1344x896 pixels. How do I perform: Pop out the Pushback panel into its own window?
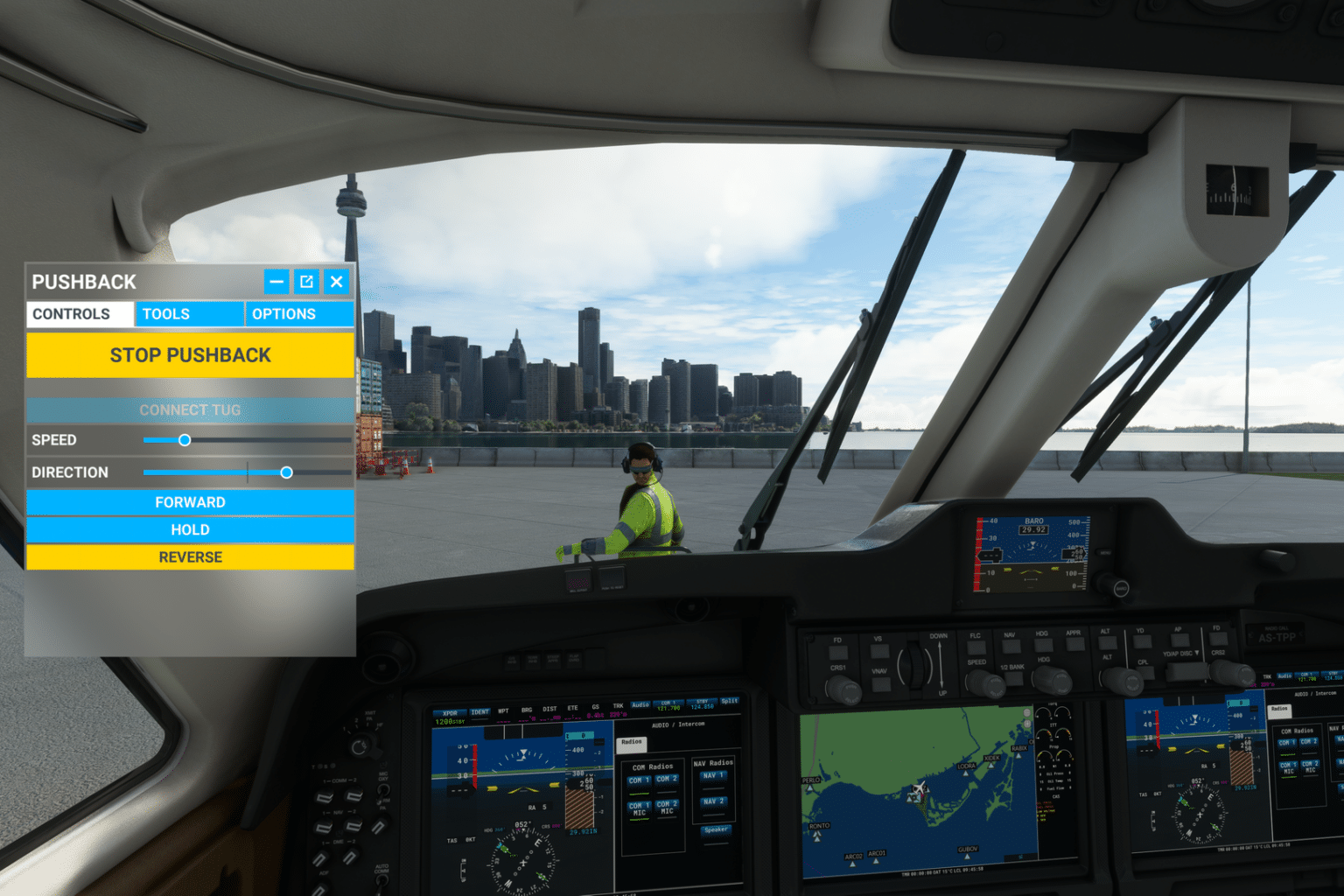(306, 282)
